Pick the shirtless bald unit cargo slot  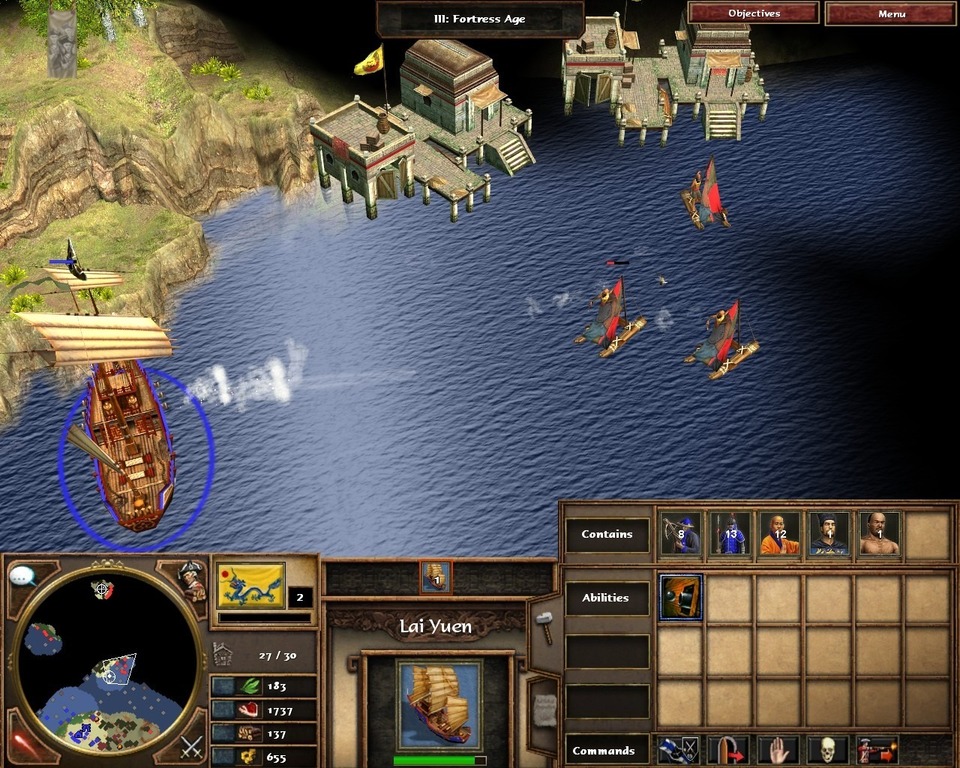click(879, 534)
